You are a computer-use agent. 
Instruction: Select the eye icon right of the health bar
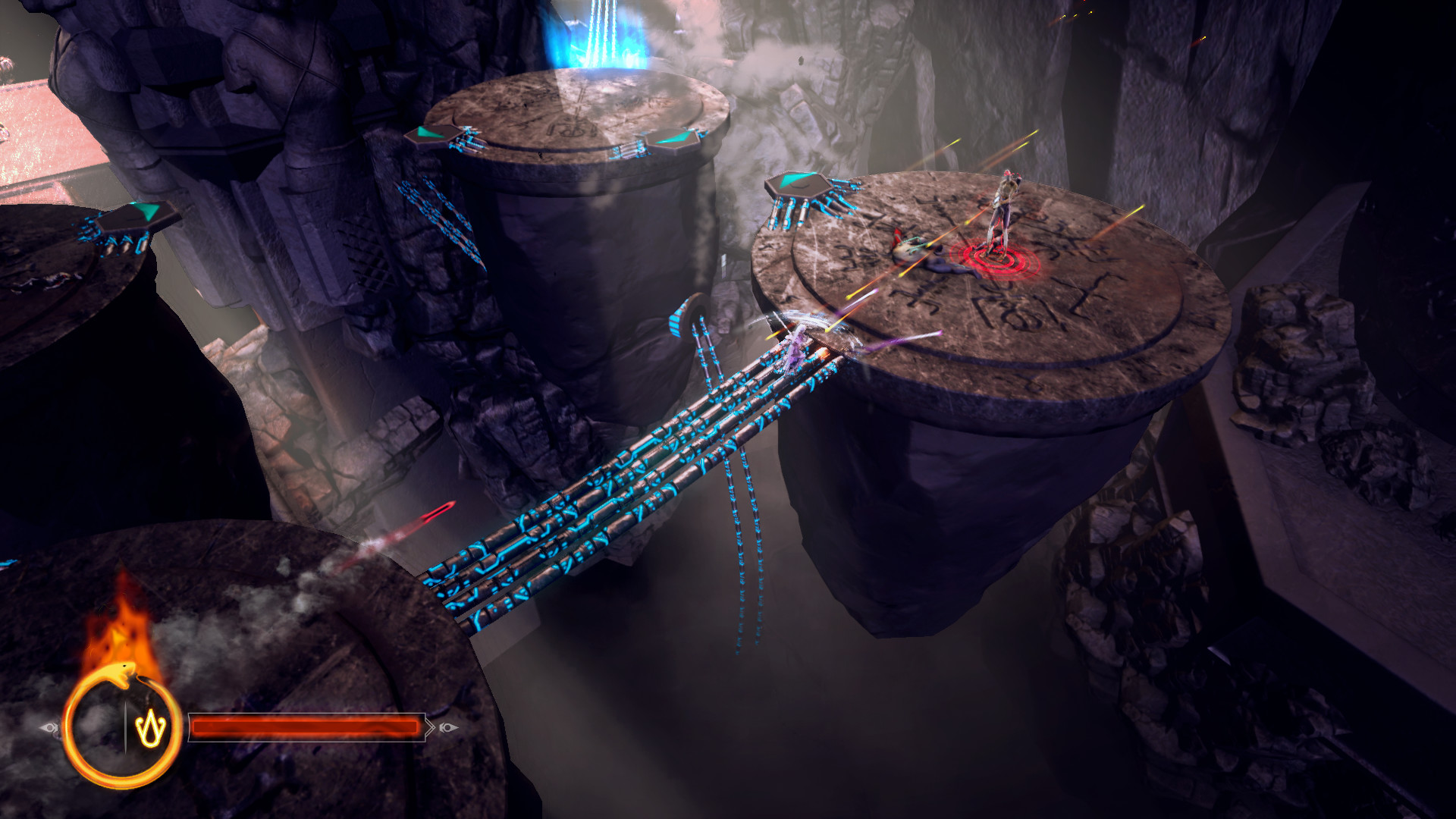click(448, 726)
